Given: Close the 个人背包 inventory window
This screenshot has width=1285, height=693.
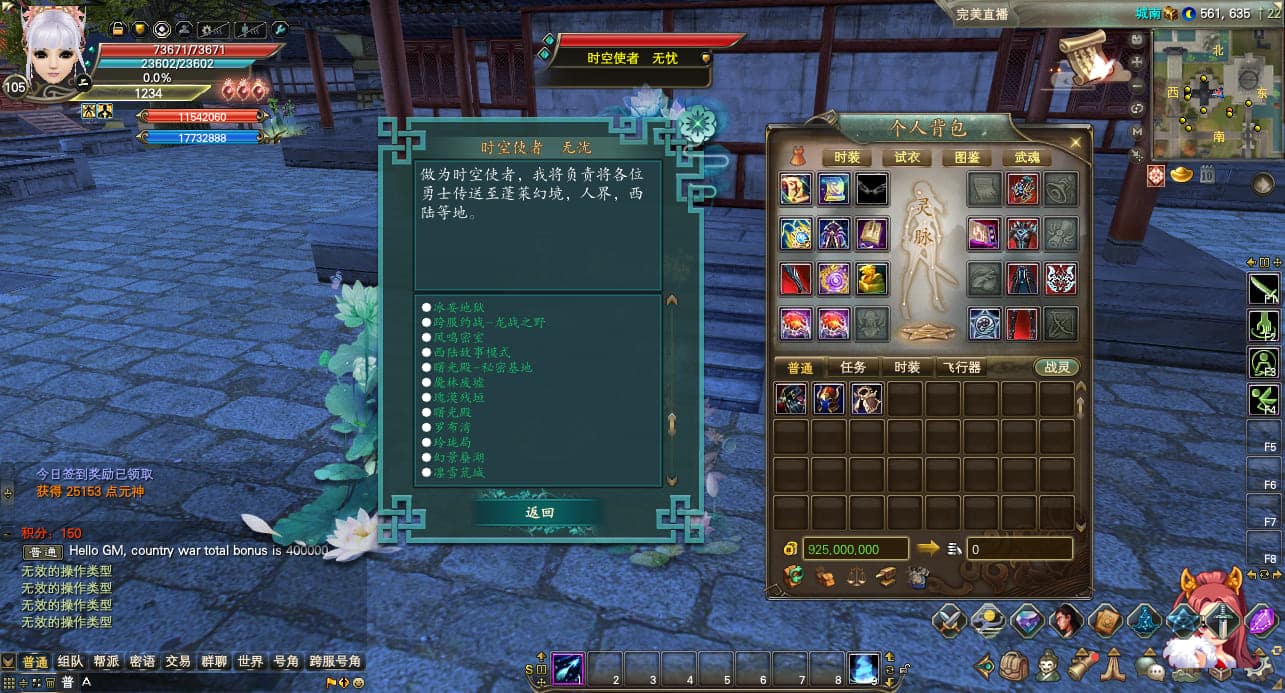Looking at the screenshot, I should tap(1076, 143).
